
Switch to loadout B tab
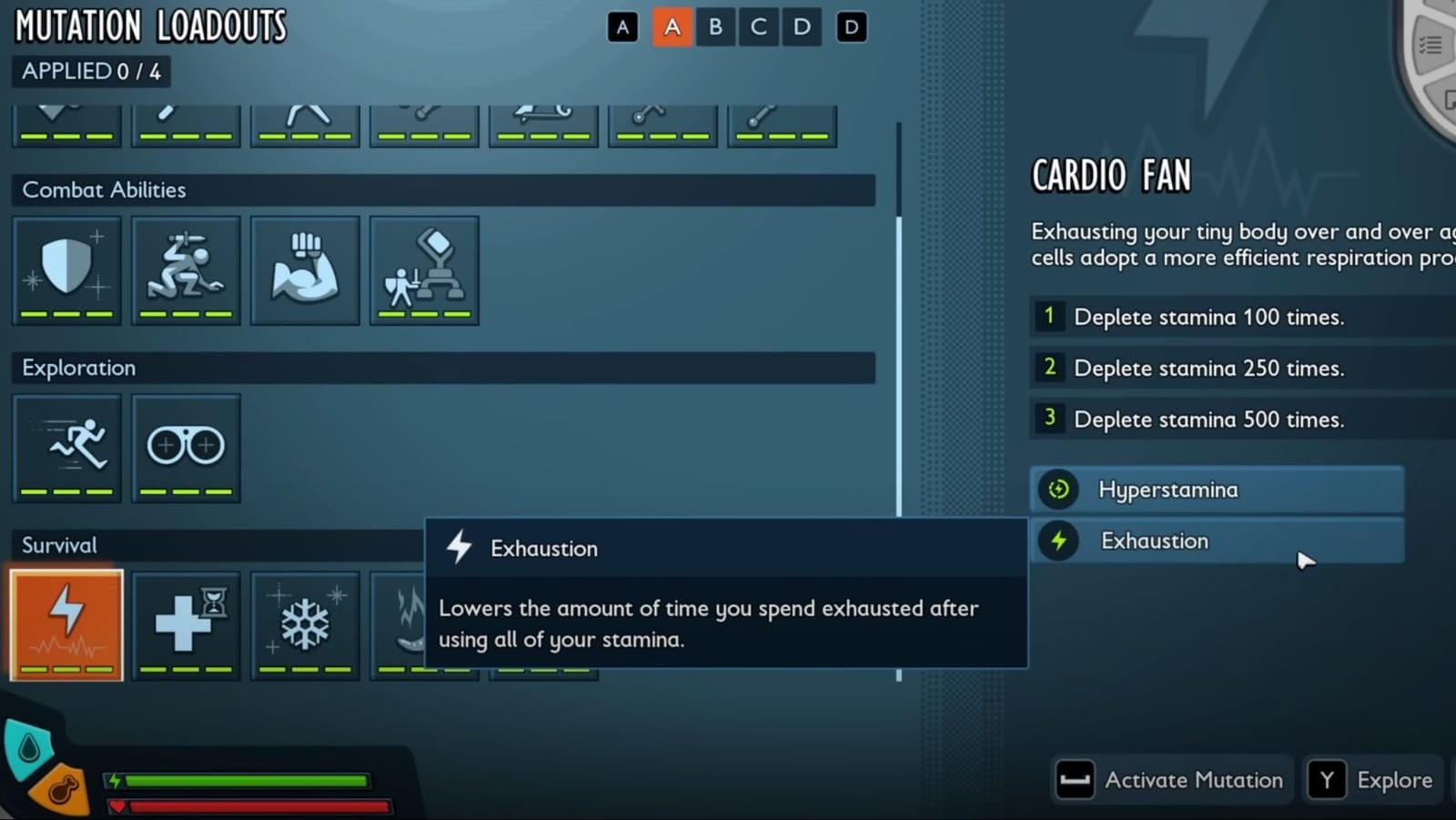pyautogui.click(x=715, y=26)
